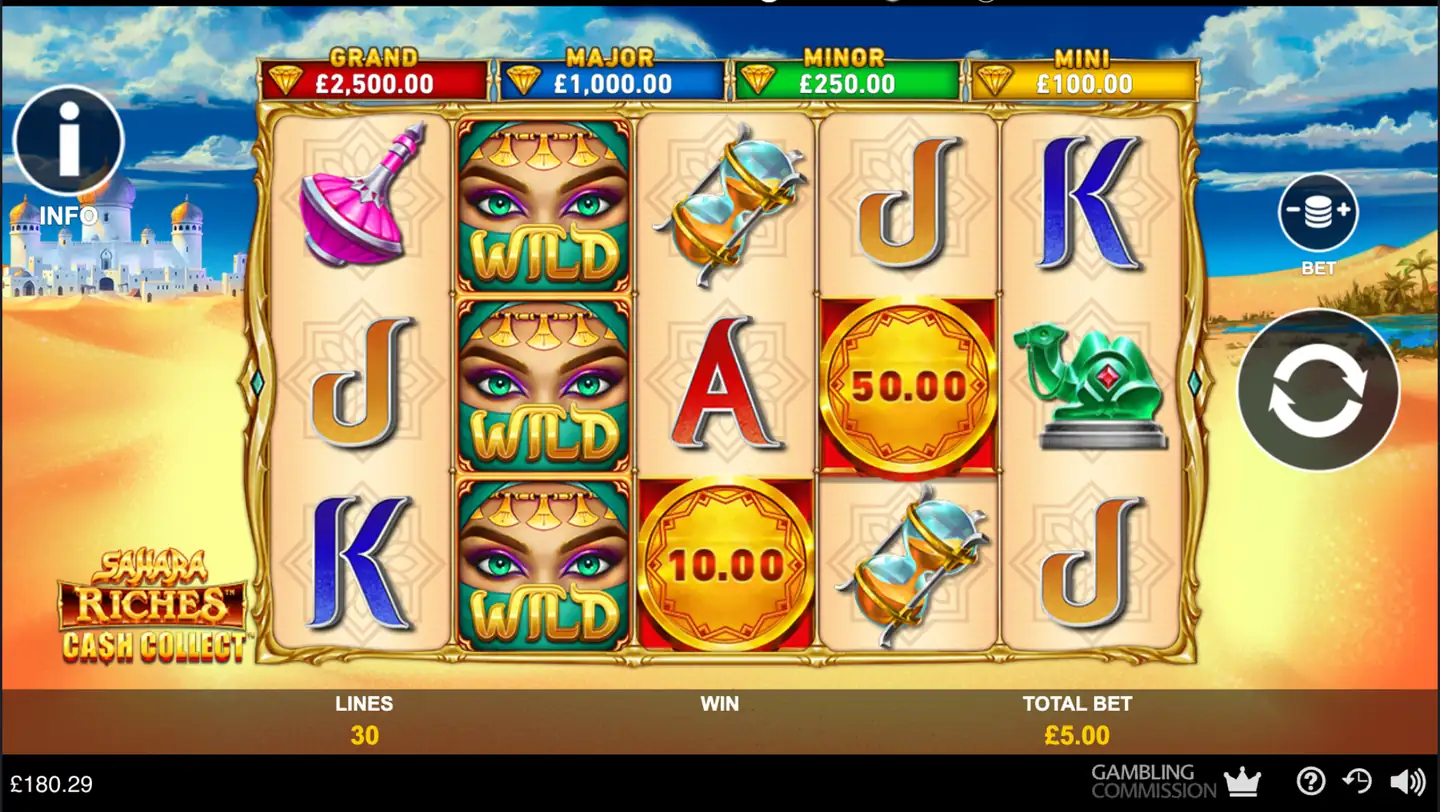Open the help question mark icon

1310,779
